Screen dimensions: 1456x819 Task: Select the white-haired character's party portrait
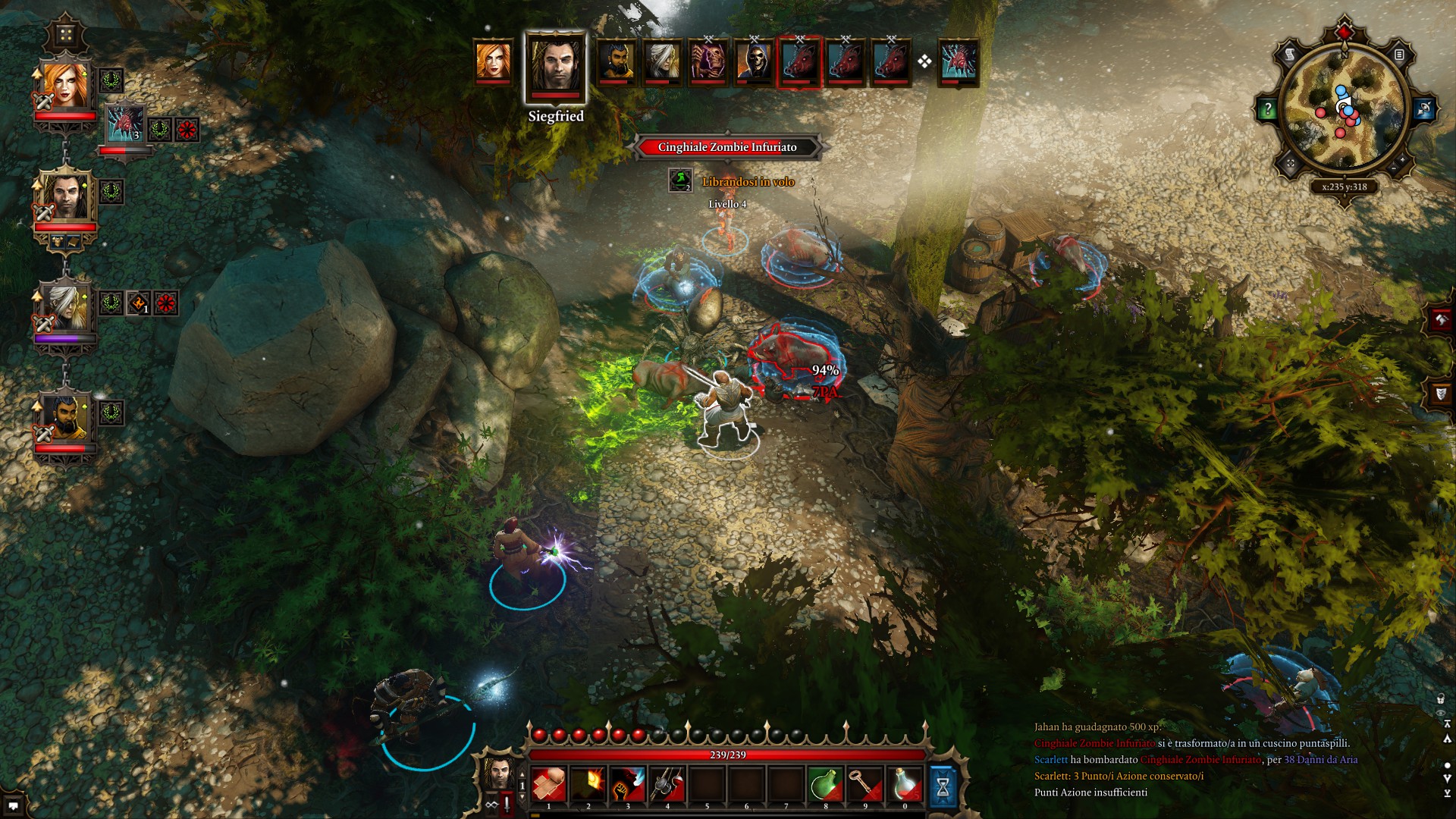tap(64, 307)
